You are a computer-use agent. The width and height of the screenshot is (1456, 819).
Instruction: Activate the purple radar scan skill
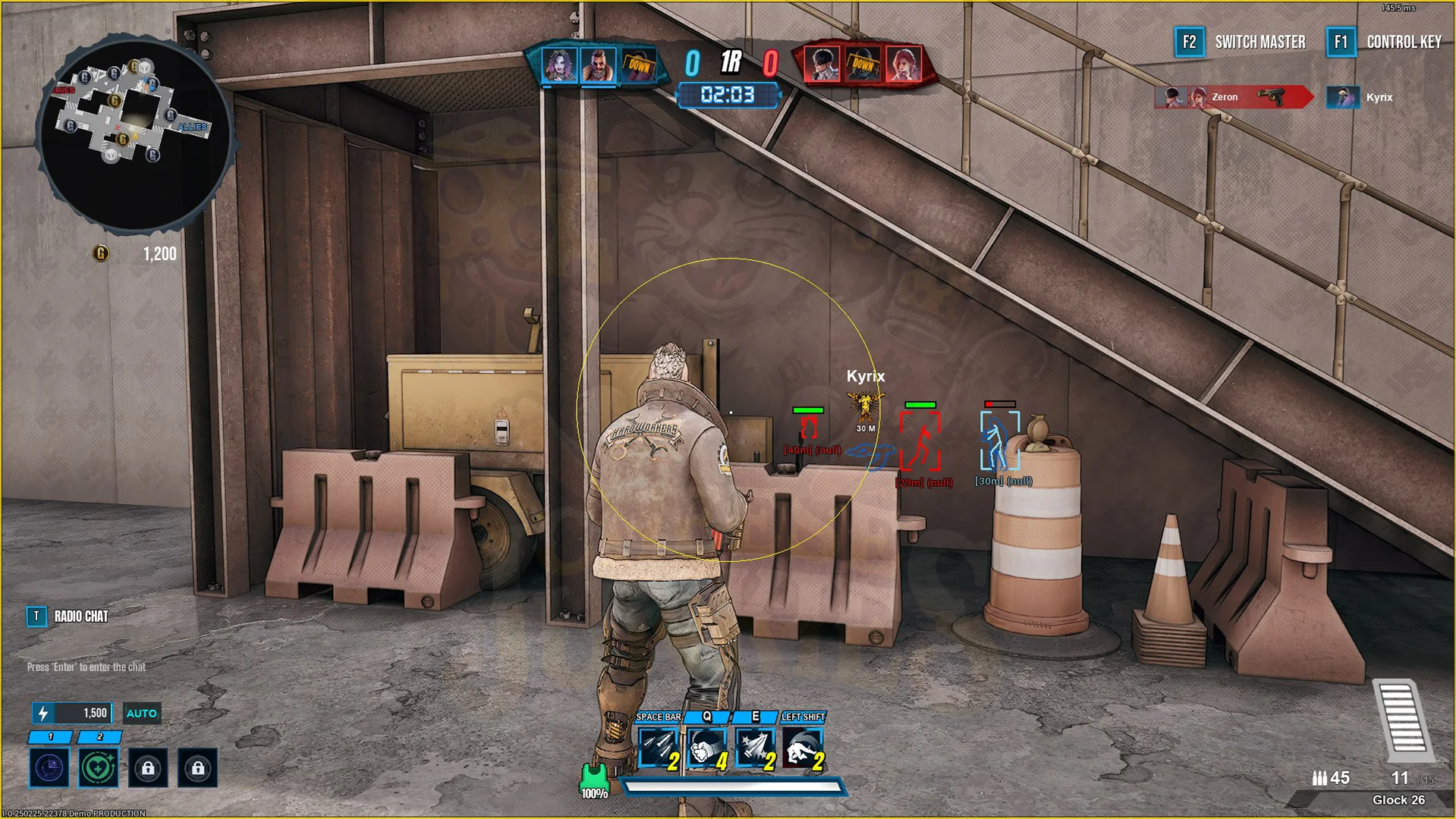pyautogui.click(x=49, y=768)
